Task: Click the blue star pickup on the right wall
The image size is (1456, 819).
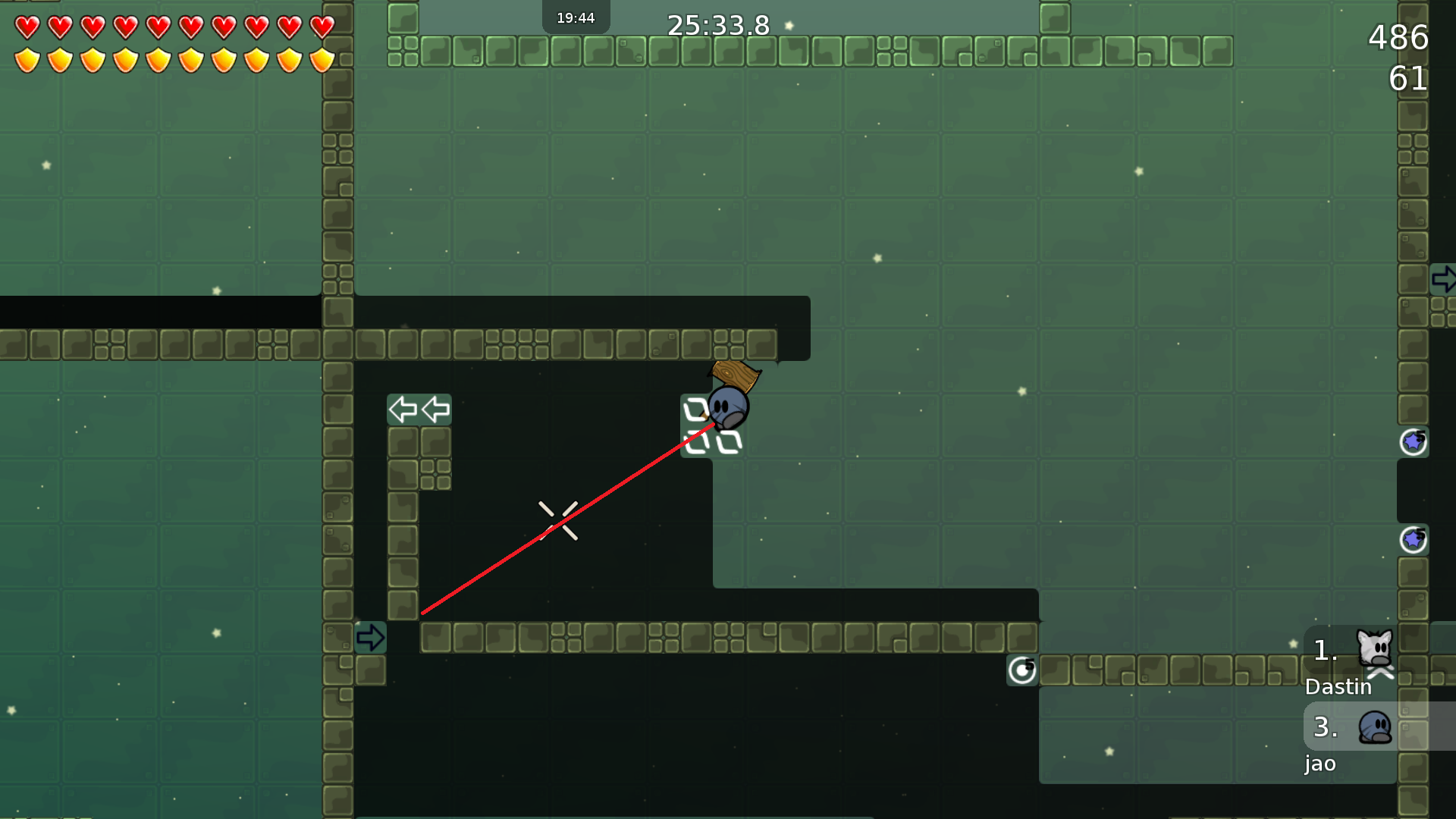Action: 1413,441
